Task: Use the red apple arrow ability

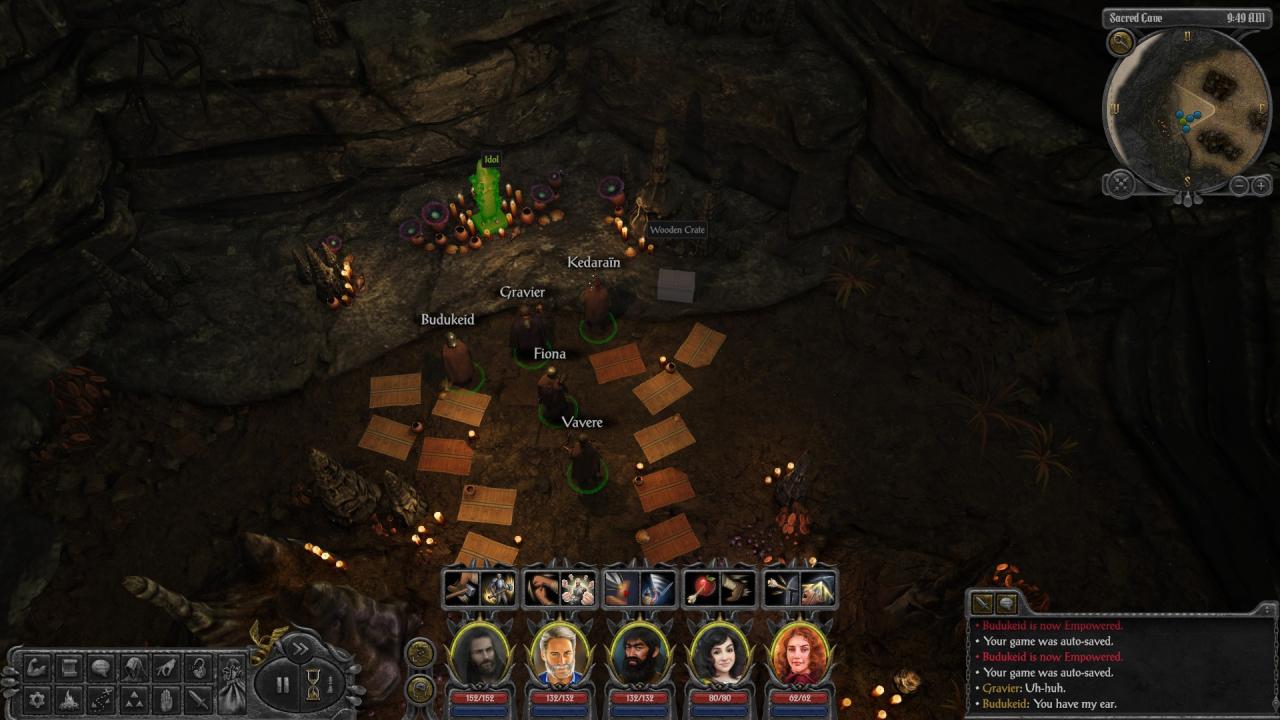Action: click(x=701, y=589)
